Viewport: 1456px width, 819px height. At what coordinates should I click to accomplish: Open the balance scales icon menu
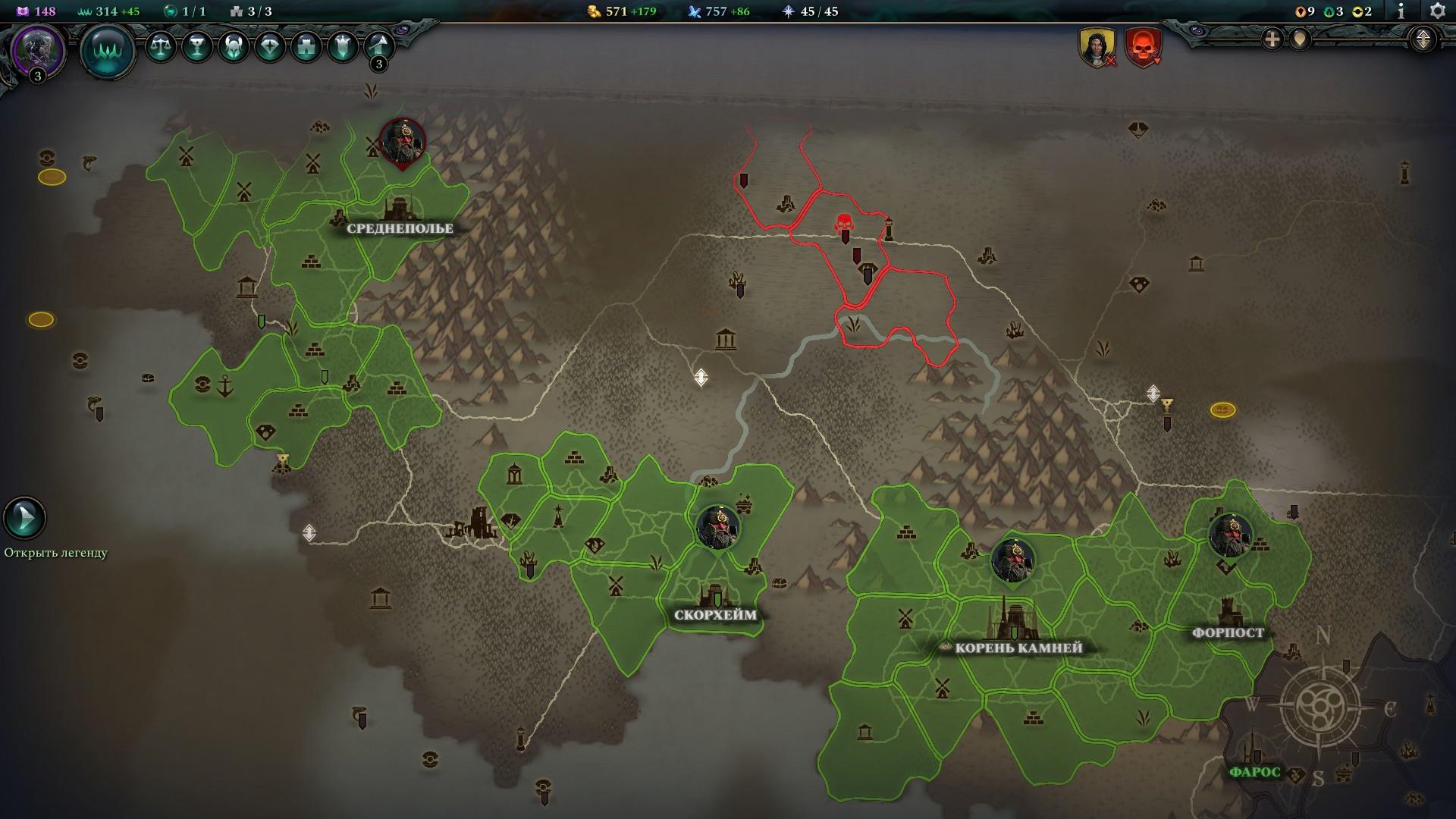[160, 47]
